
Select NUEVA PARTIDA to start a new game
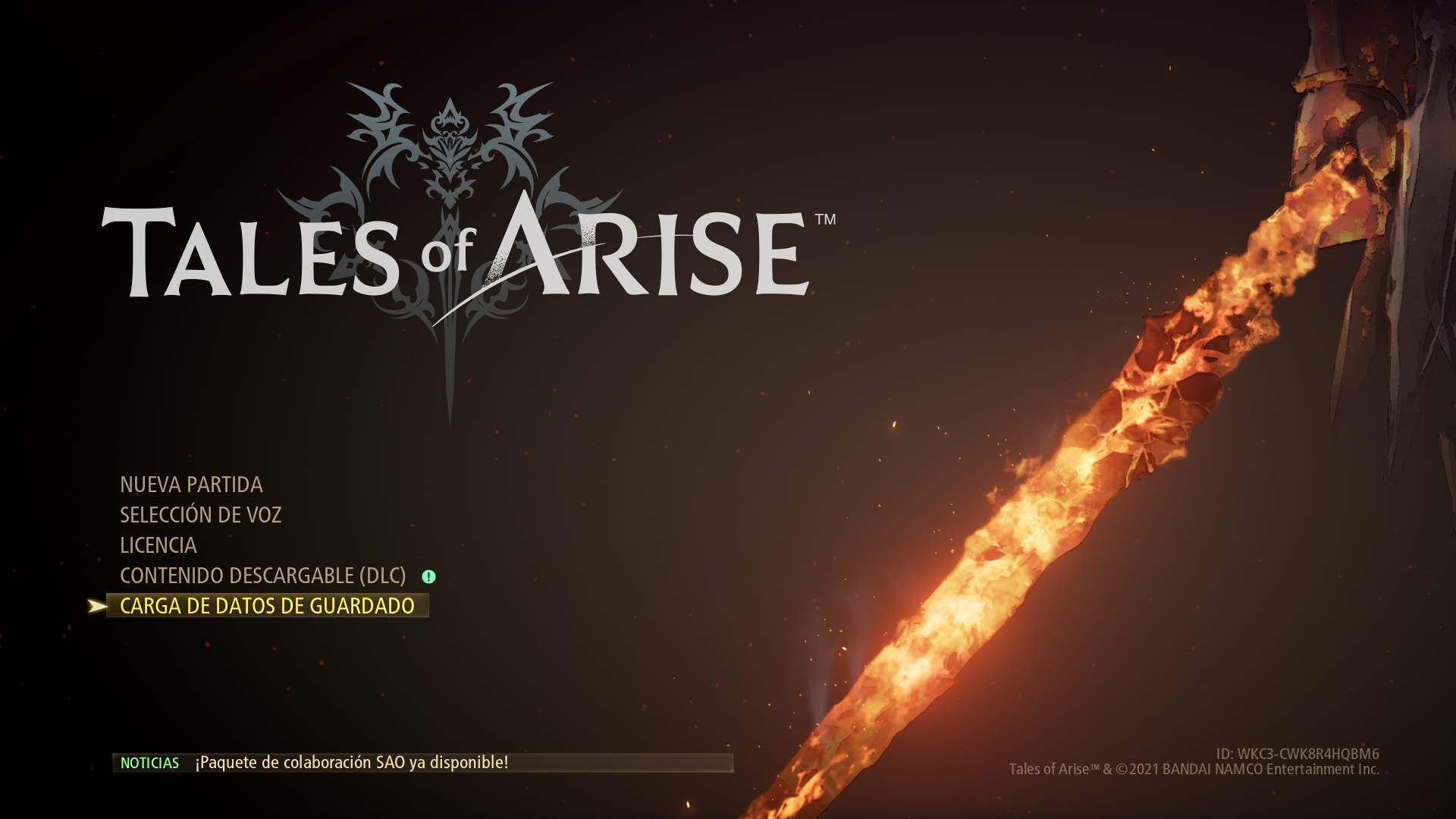click(190, 485)
